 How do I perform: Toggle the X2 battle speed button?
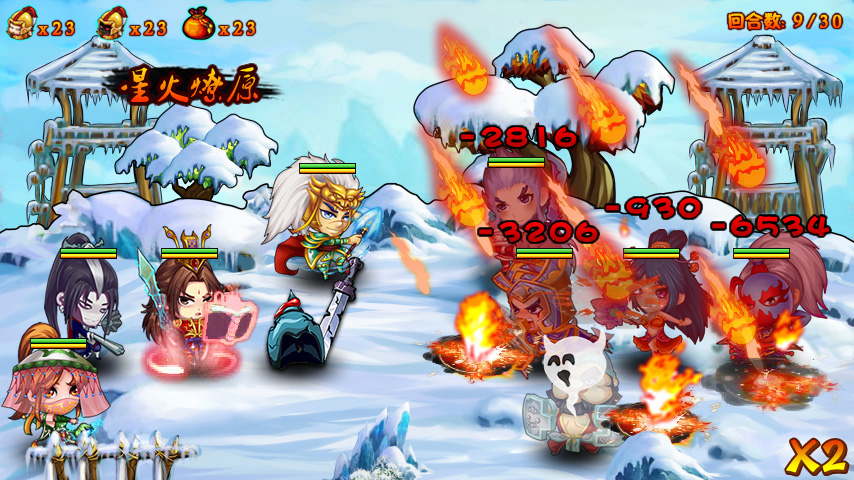point(817,456)
